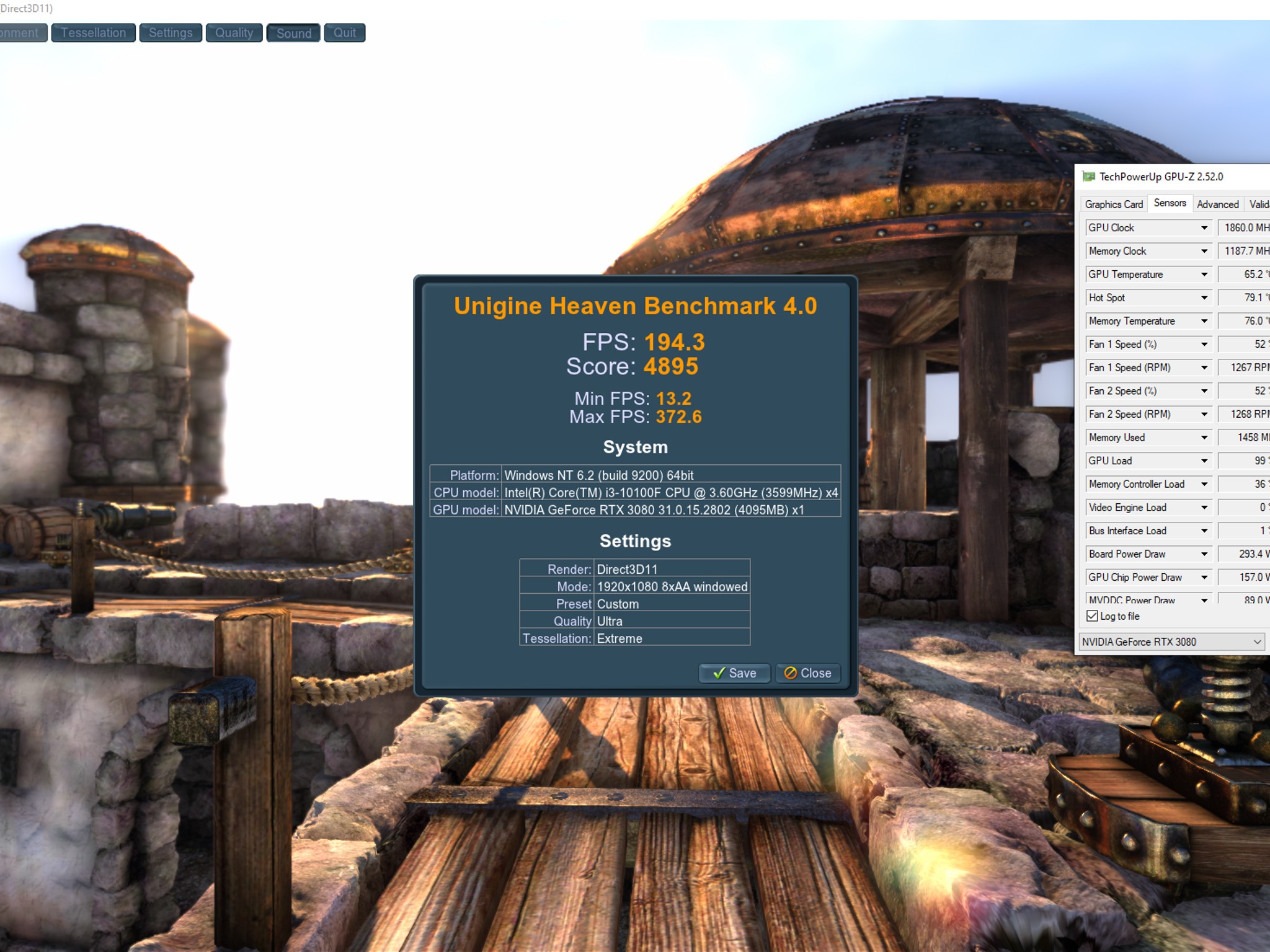Close the benchmark results dialog
1270x952 pixels.
tap(807, 673)
